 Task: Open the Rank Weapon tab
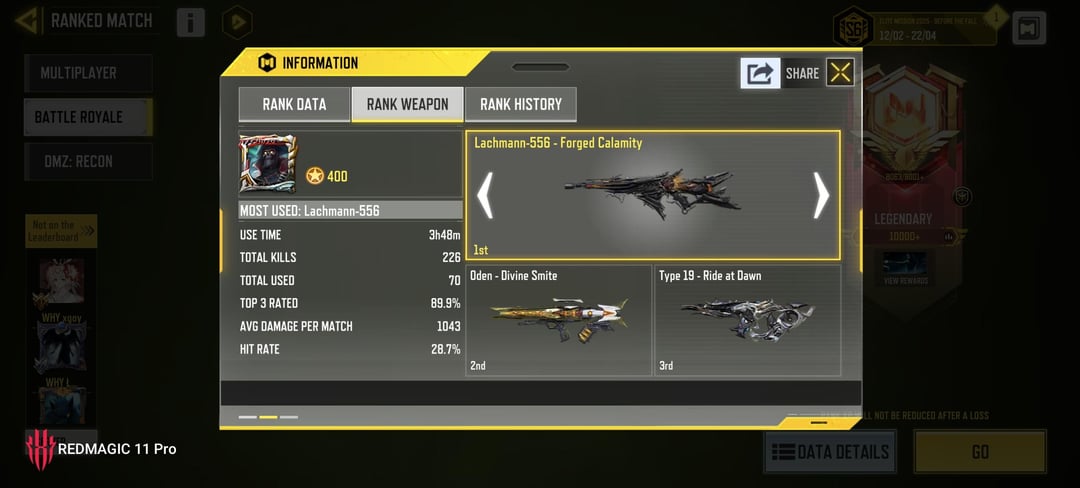[x=407, y=104]
